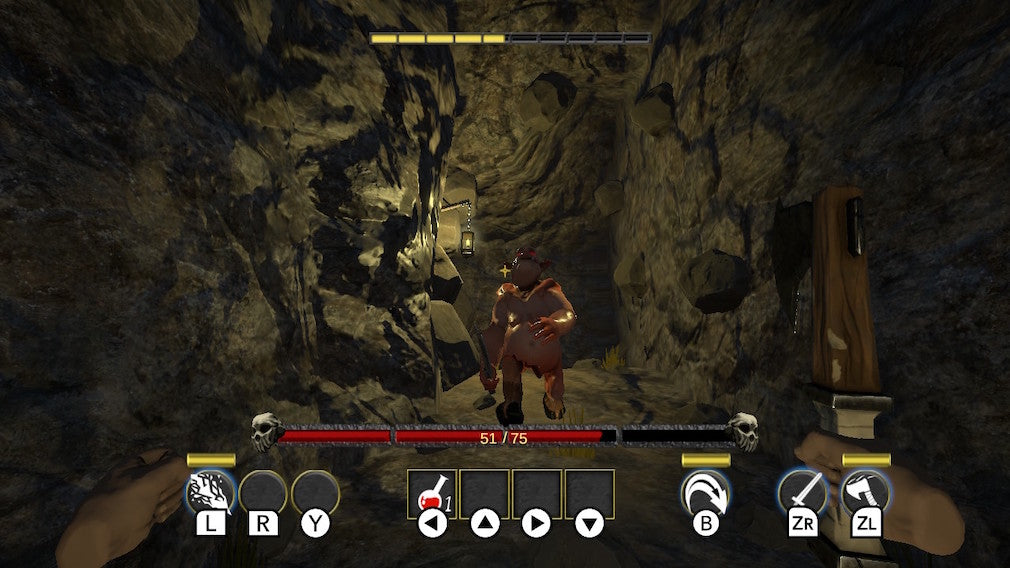Choose the axe attack icon
Screen dimensions: 1010x568
click(x=866, y=492)
